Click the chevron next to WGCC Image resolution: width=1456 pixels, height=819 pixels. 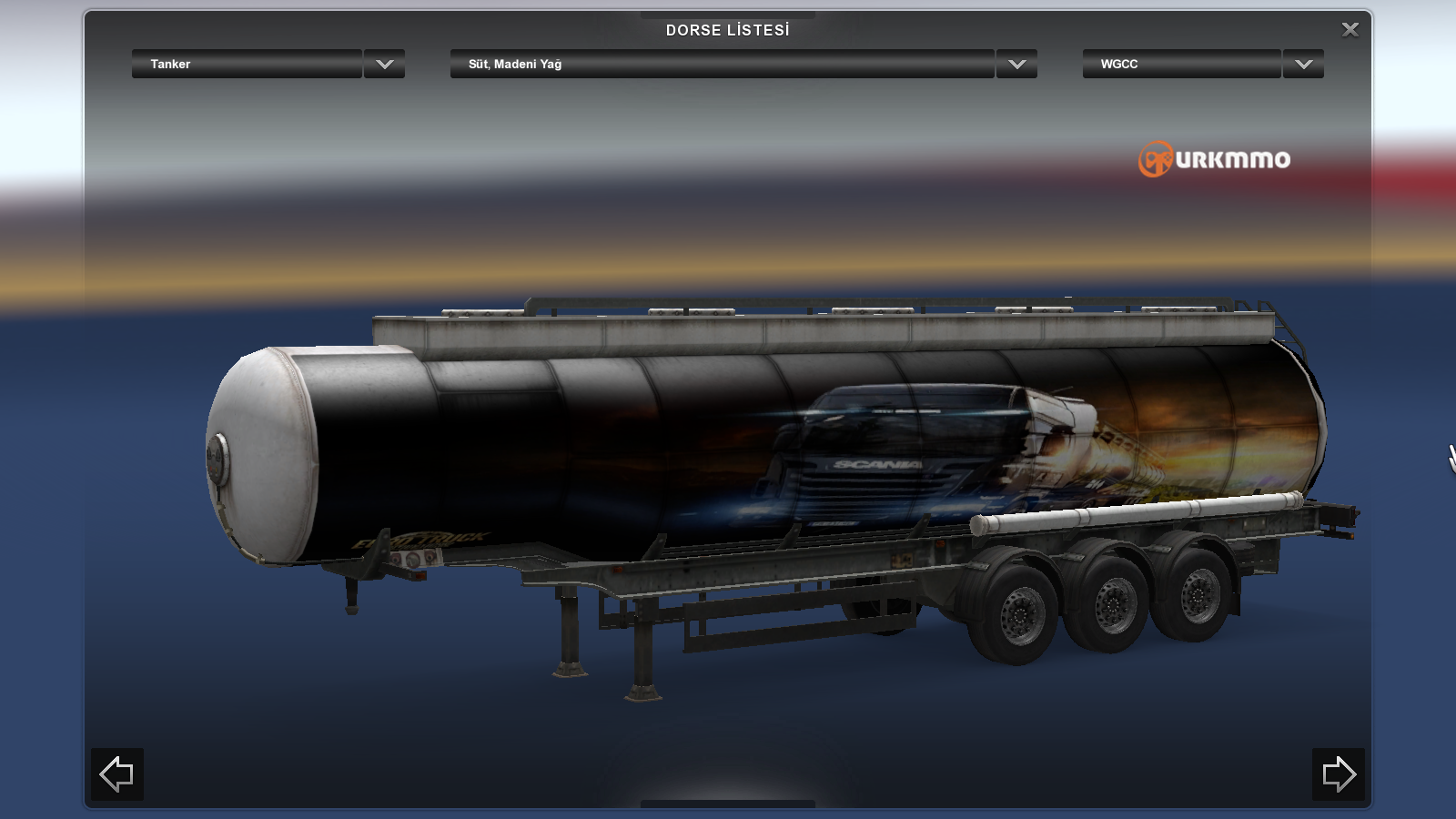tap(1302, 65)
